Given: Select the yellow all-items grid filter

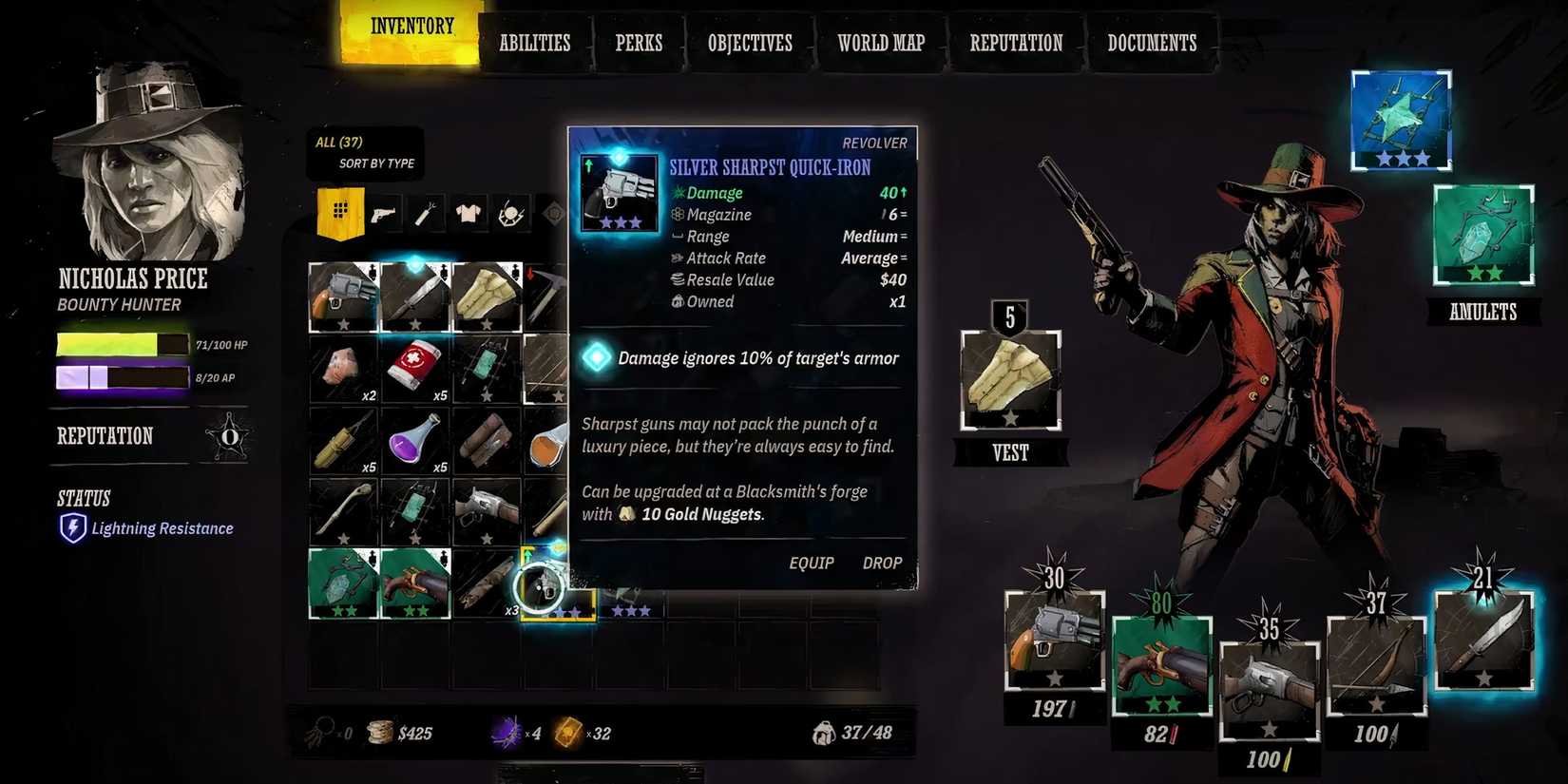Looking at the screenshot, I should coord(340,212).
